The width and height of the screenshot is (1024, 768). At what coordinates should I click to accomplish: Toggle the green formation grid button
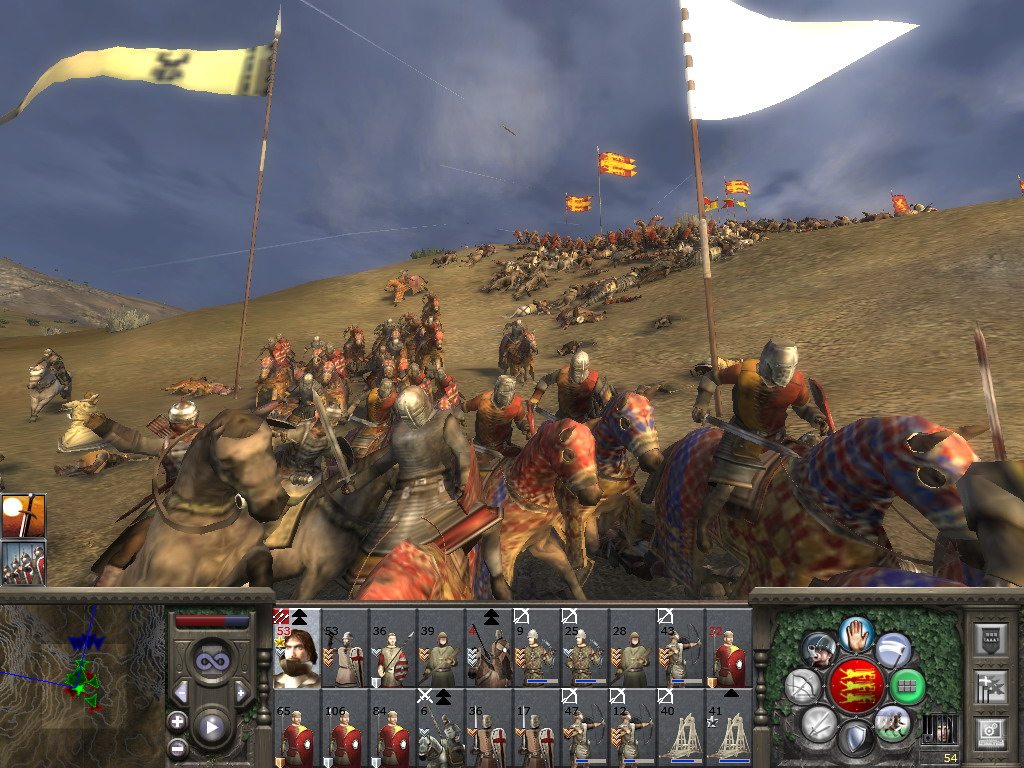tap(907, 686)
